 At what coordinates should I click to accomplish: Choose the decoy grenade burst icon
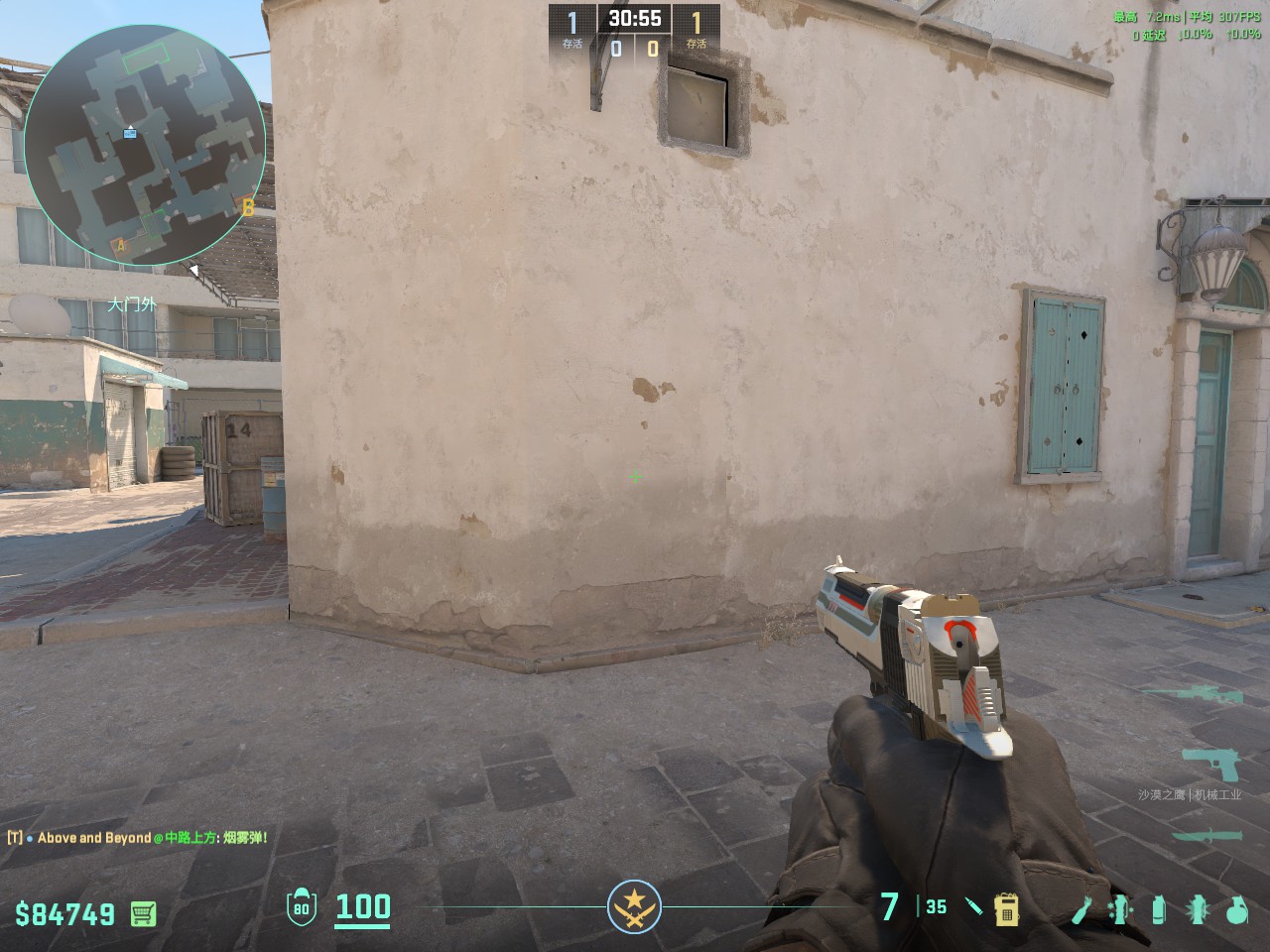pyautogui.click(x=1196, y=908)
